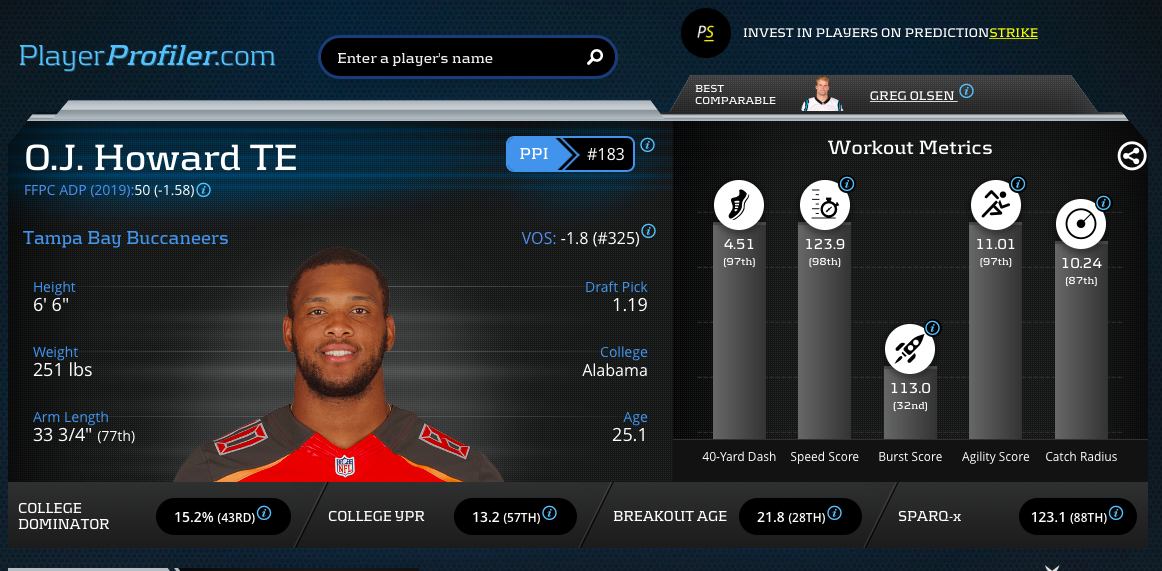The height and width of the screenshot is (571, 1162).
Task: Open the PredictionStrike link
Action: (1013, 33)
